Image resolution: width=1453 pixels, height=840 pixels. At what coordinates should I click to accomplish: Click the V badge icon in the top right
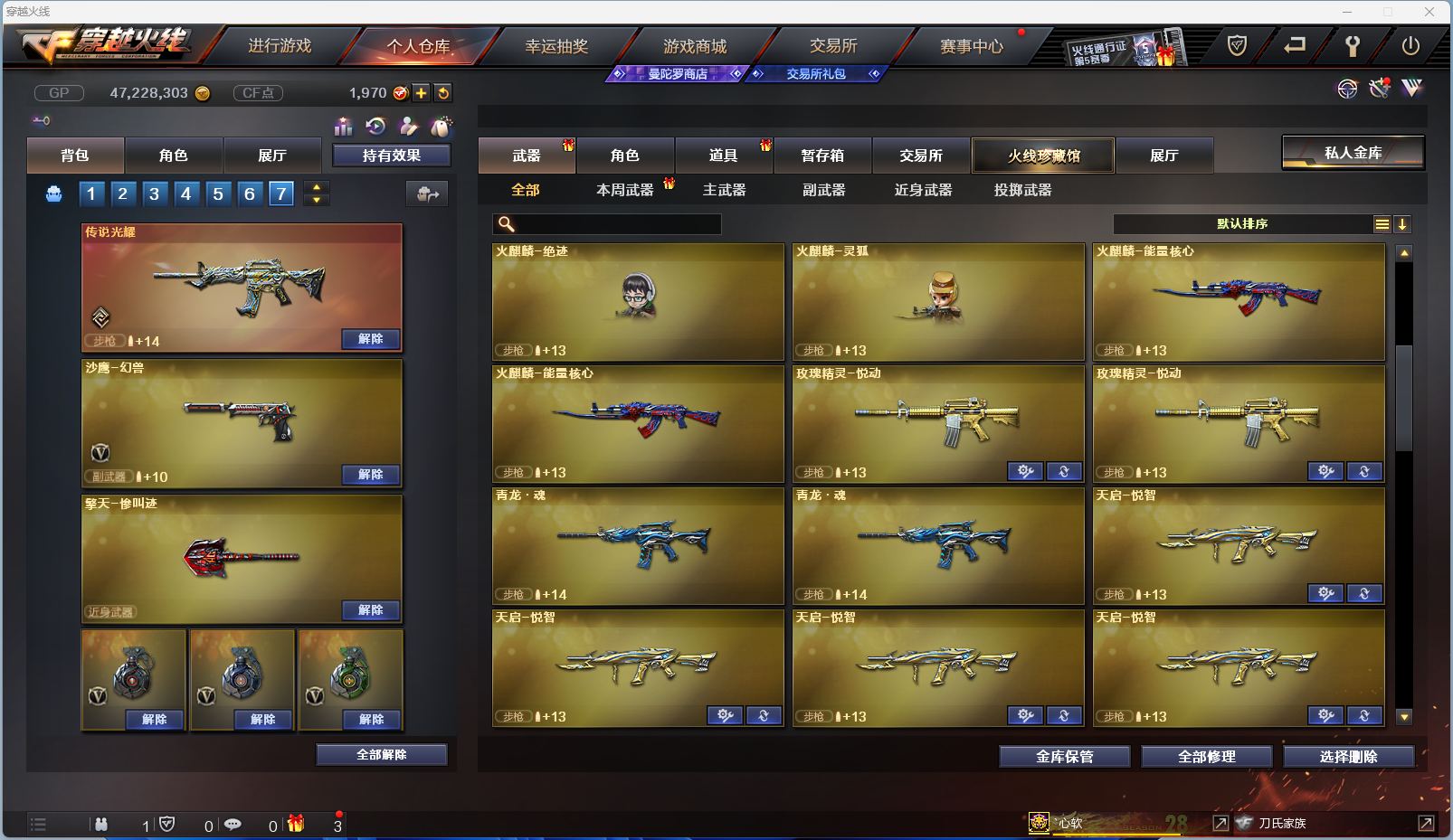click(x=1410, y=88)
